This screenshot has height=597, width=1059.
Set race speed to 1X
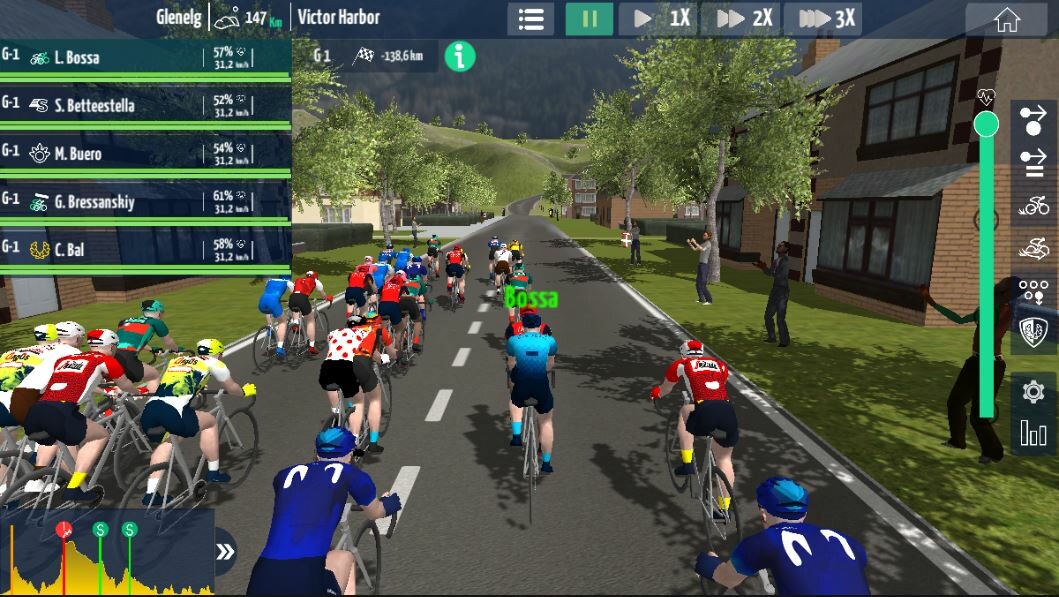click(659, 19)
